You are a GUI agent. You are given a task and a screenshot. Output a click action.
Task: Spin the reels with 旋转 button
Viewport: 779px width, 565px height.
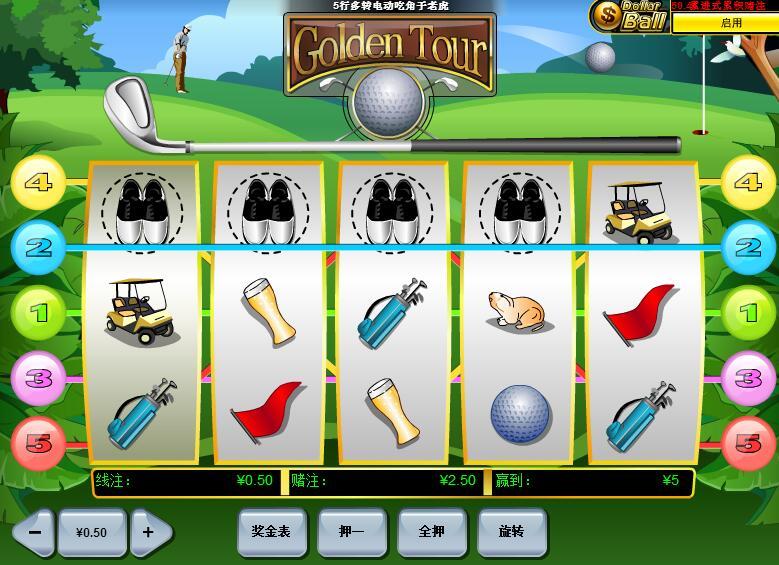pos(511,532)
